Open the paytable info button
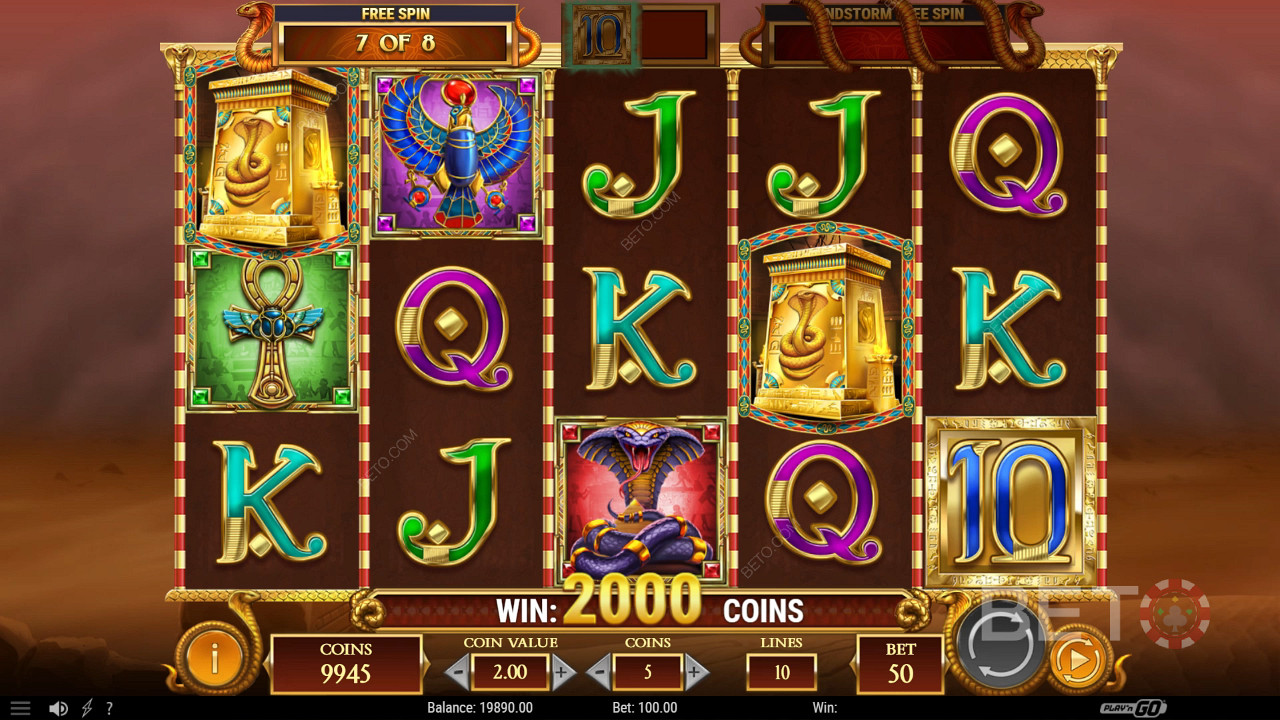Image resolution: width=1280 pixels, height=720 pixels. coord(213,659)
